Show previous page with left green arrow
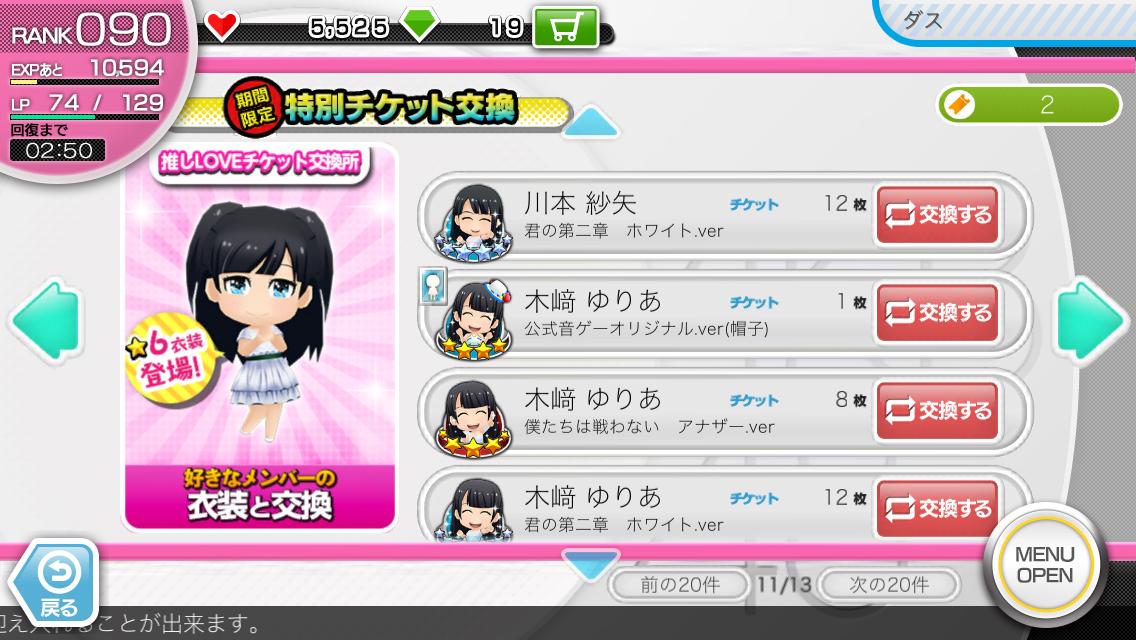The image size is (1136, 640). tap(45, 320)
